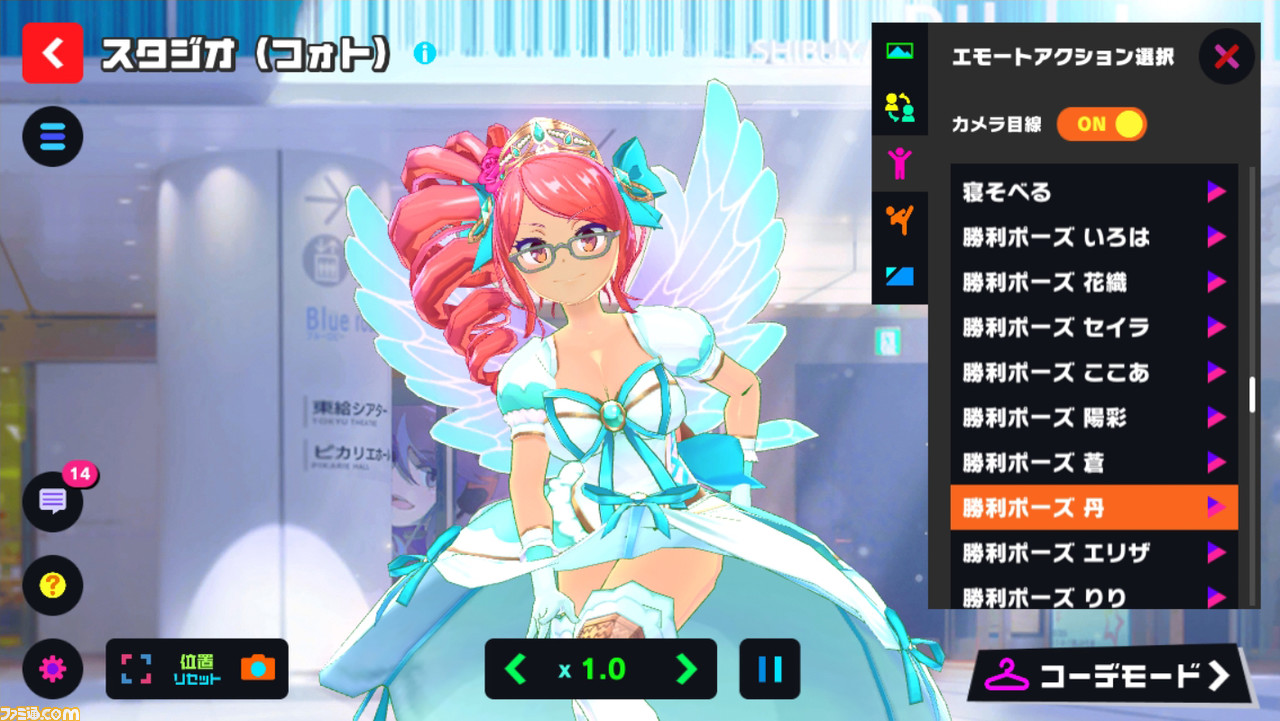
Task: Expand the 寝そべる emote arrow
Action: pos(1216,191)
